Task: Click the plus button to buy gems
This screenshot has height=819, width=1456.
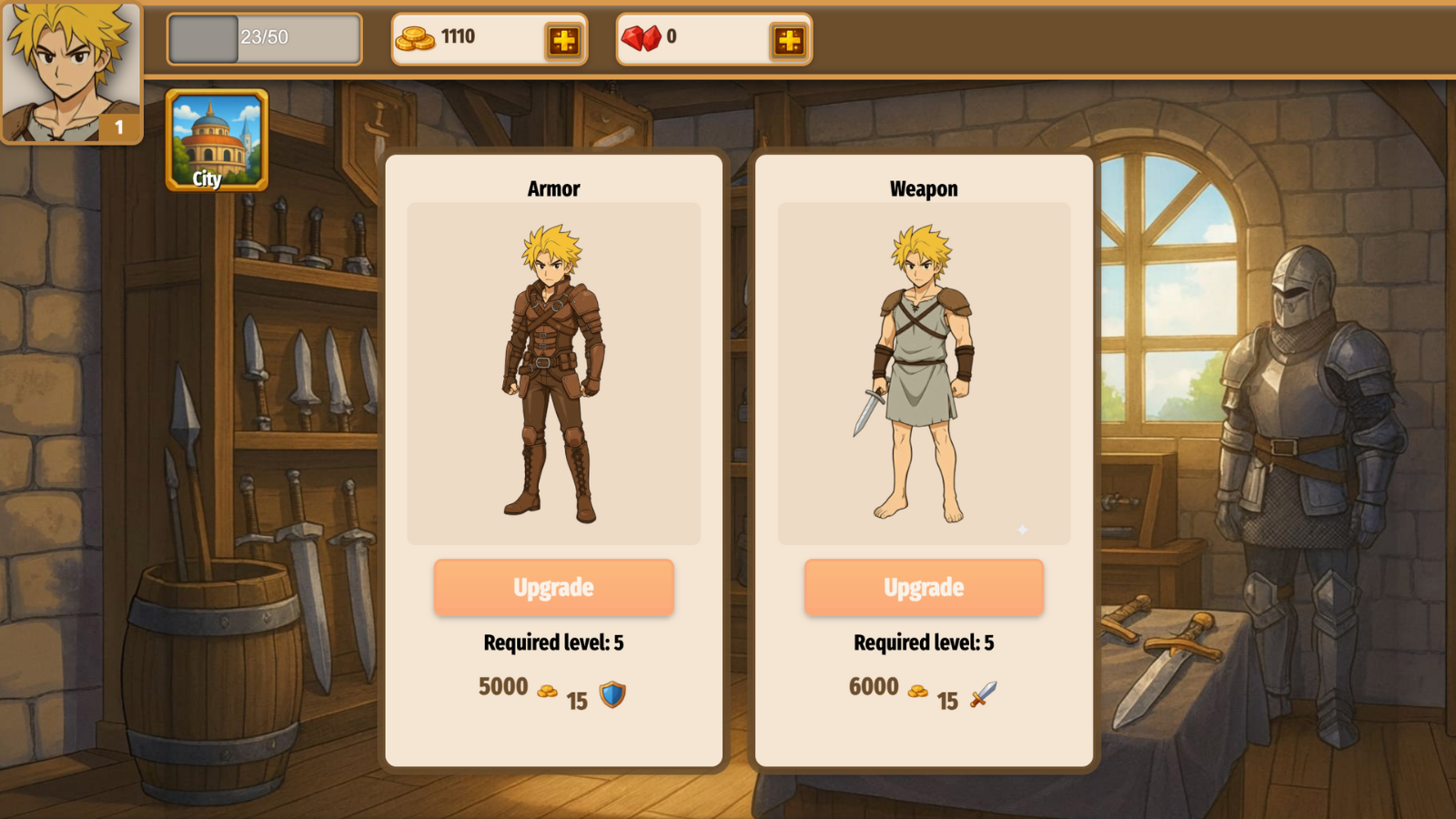Action: (x=790, y=39)
